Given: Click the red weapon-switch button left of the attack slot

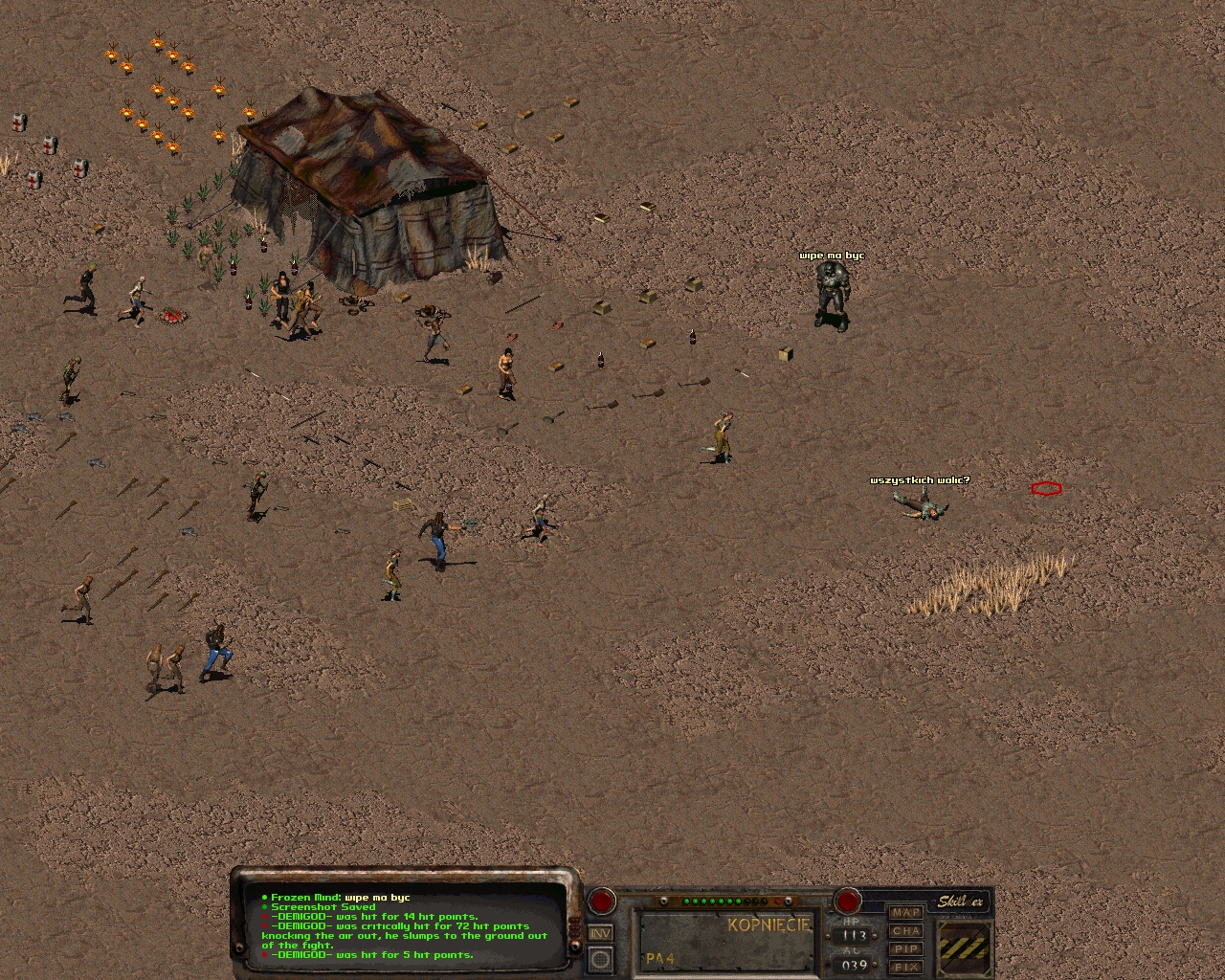Looking at the screenshot, I should tap(602, 901).
